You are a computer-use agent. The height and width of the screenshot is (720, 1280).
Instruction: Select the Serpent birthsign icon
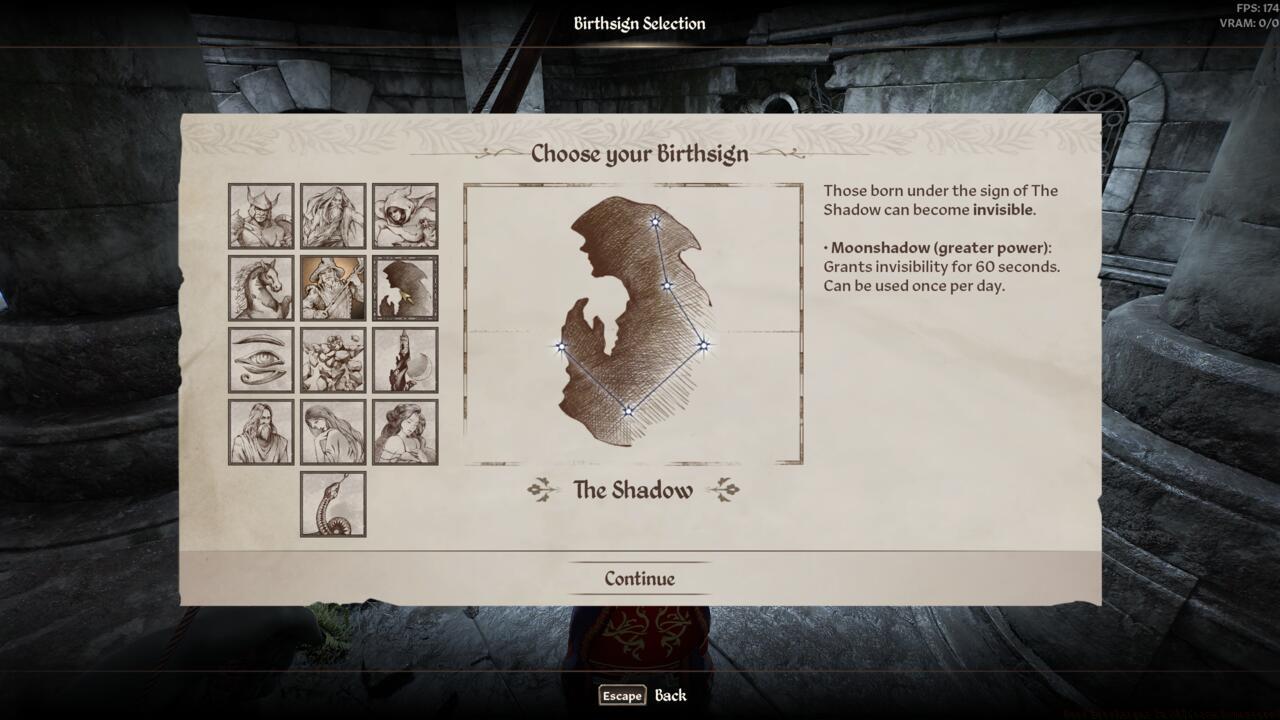pyautogui.click(x=333, y=502)
